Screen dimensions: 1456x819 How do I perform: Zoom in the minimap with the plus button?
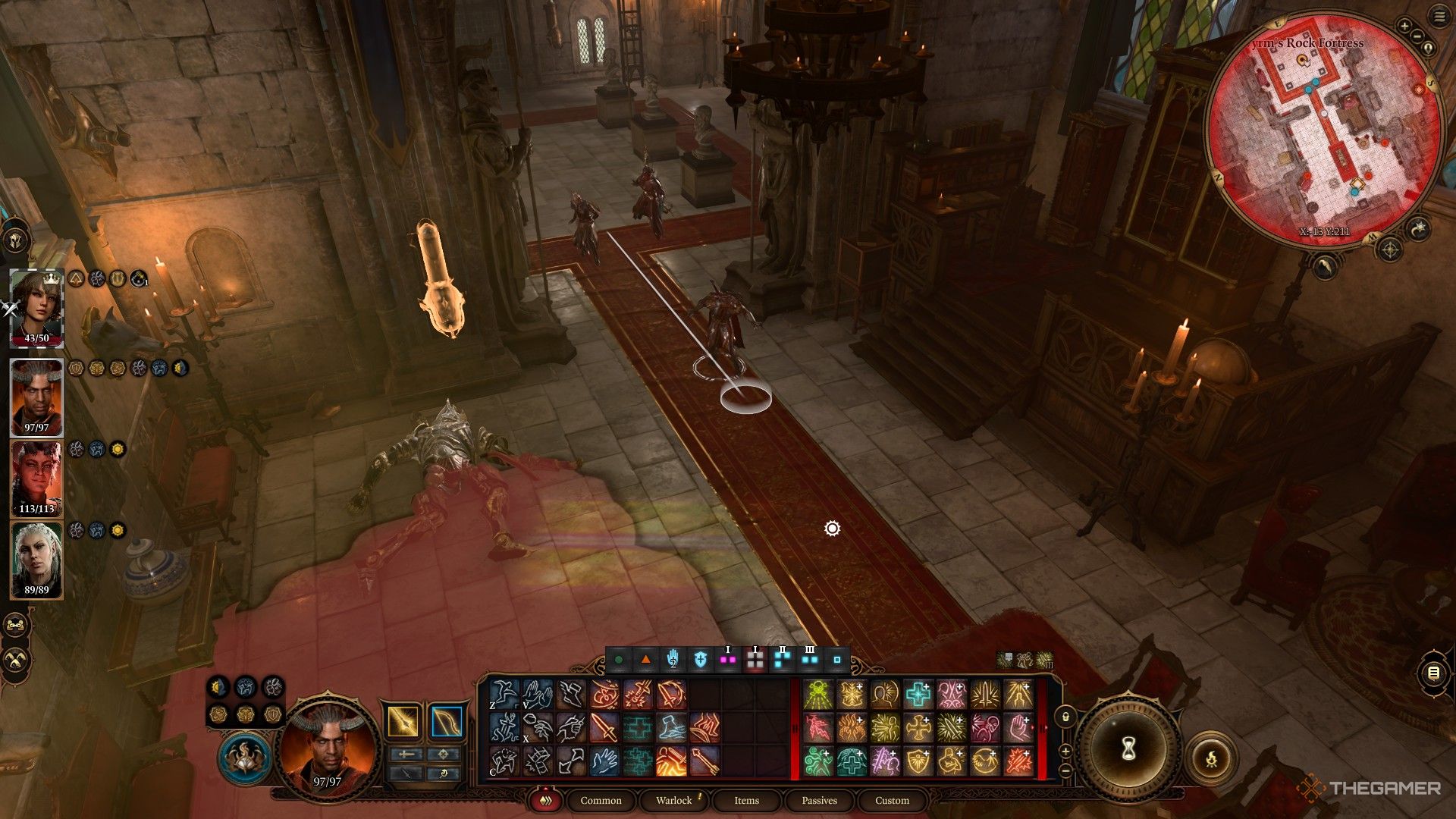pyautogui.click(x=1404, y=27)
